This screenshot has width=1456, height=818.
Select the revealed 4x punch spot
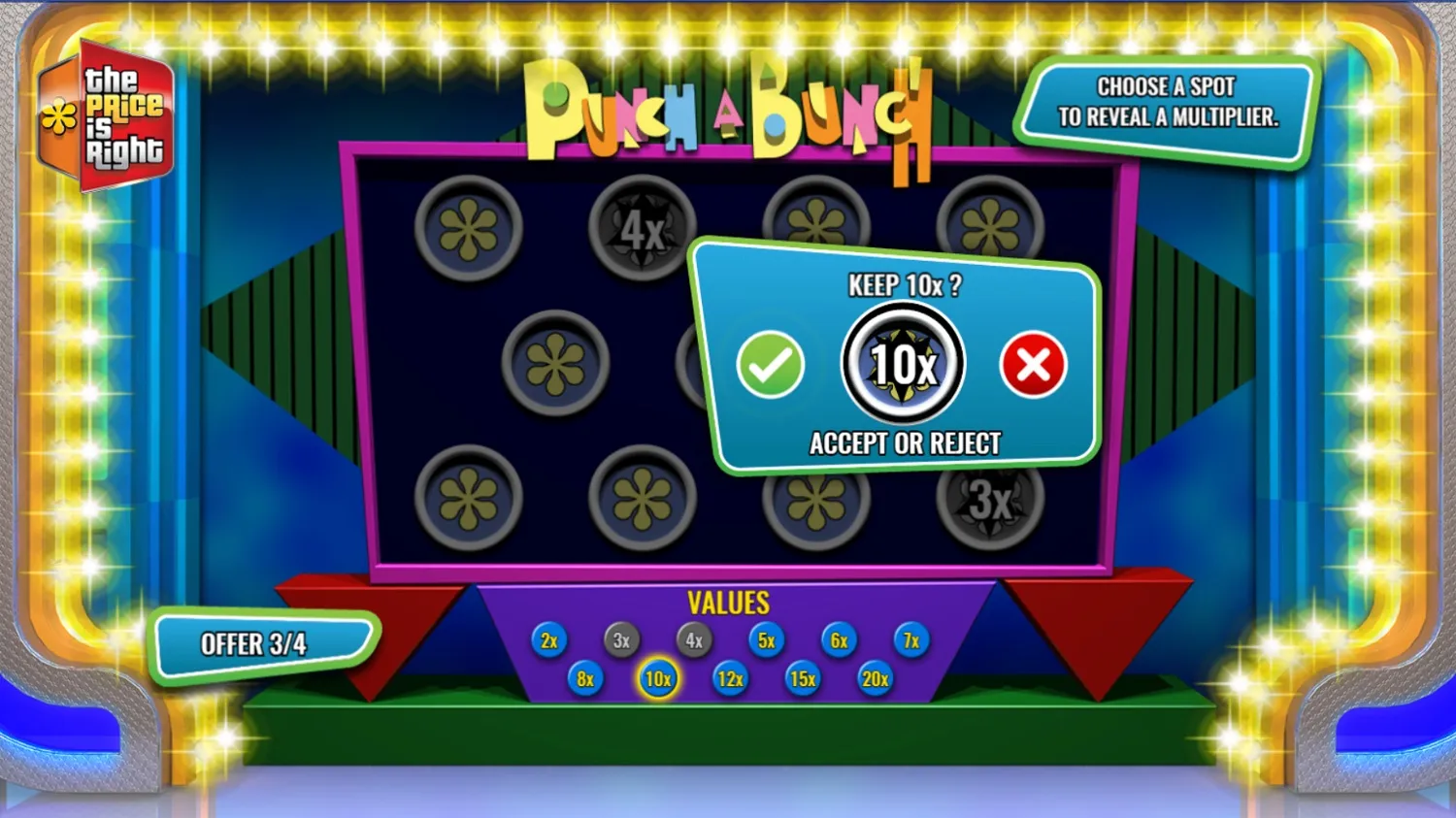click(x=641, y=225)
